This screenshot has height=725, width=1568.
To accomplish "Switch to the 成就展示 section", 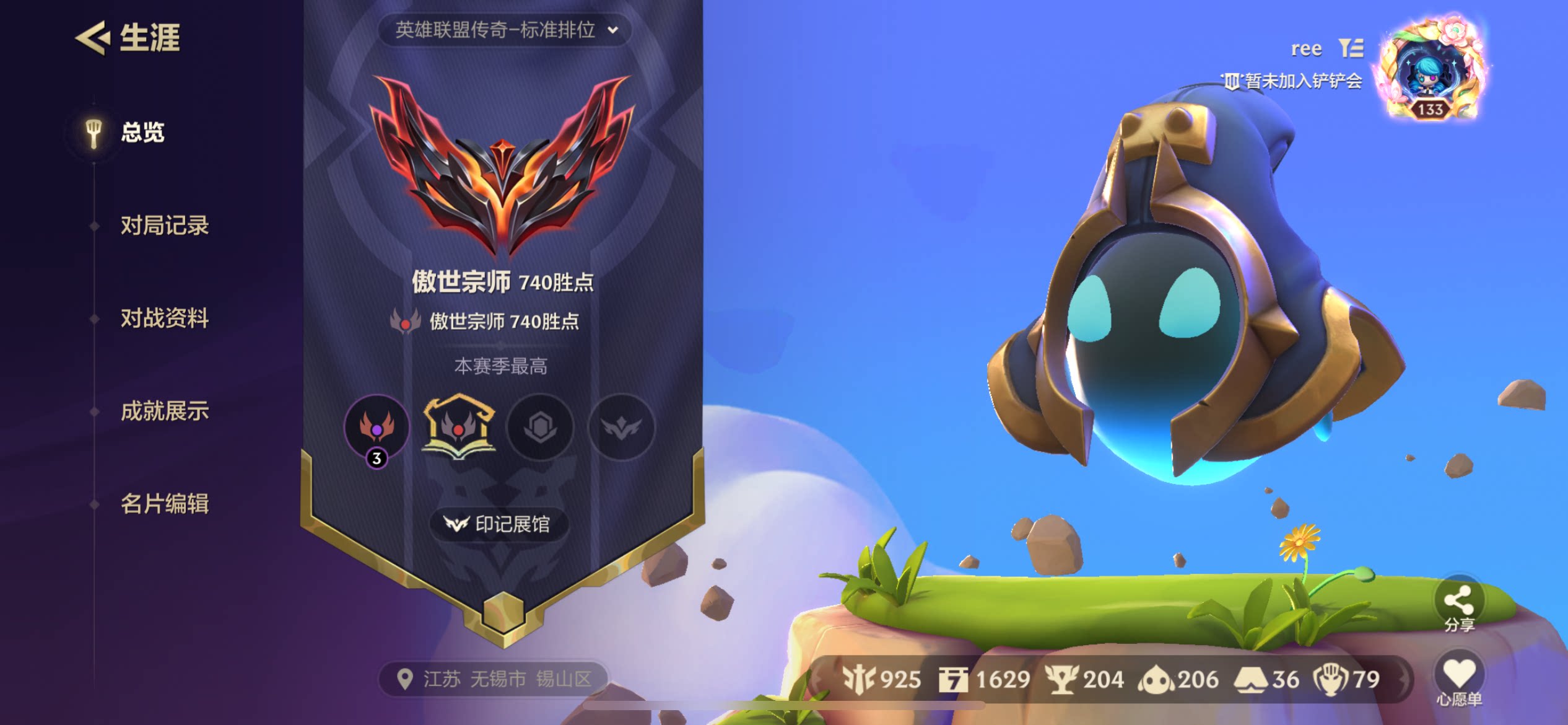I will [164, 410].
